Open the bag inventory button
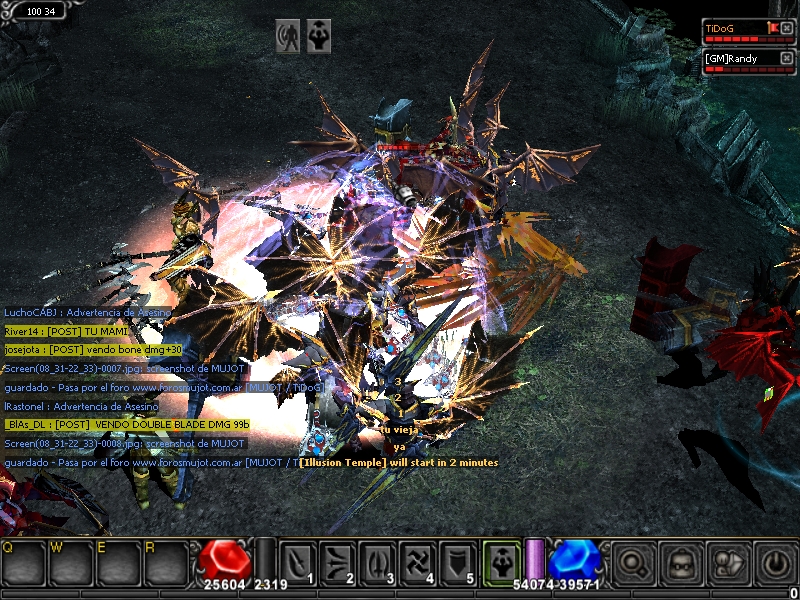Screen dimensions: 800x600 (729, 563)
